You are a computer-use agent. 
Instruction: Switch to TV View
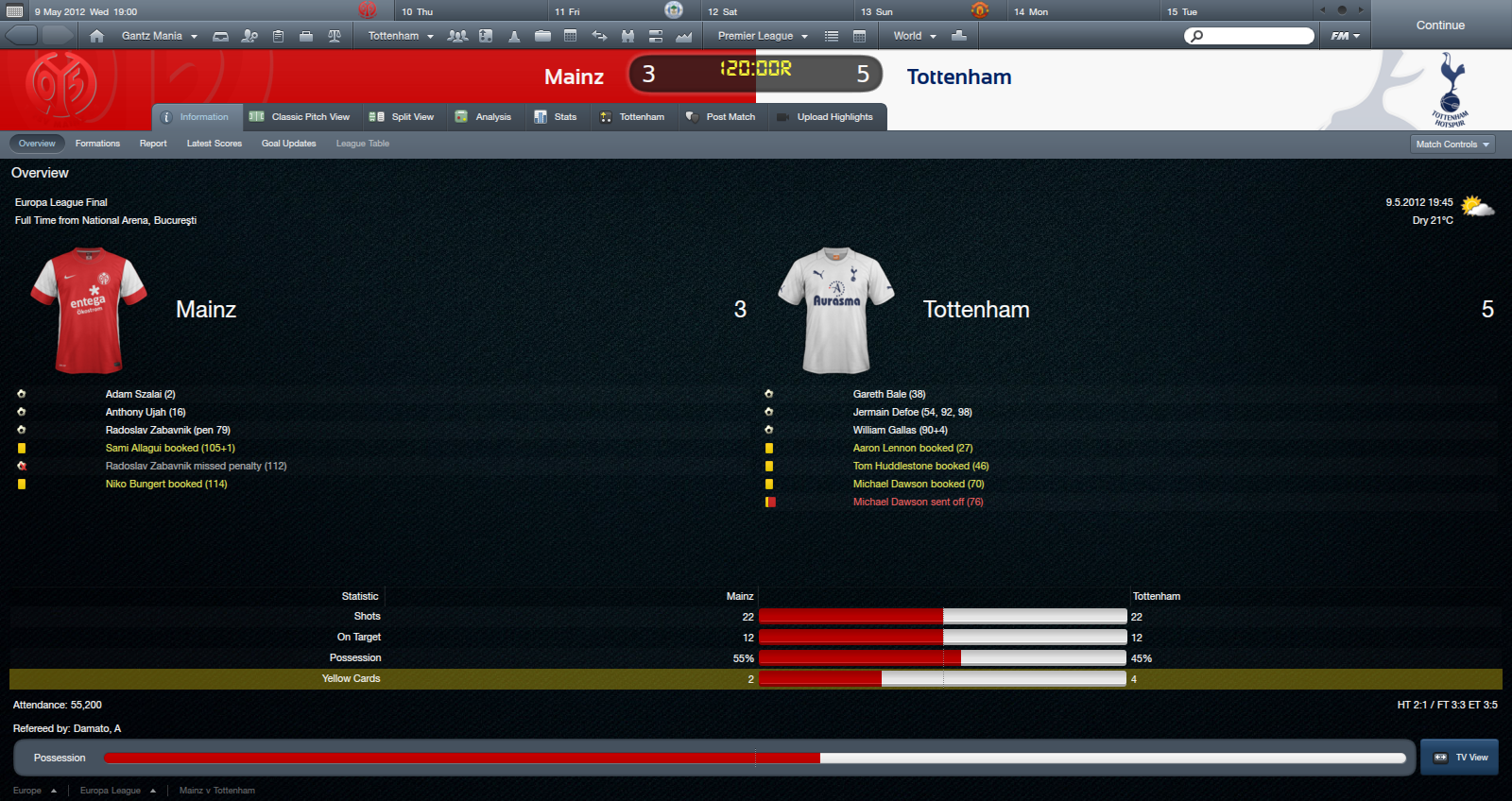click(1460, 758)
